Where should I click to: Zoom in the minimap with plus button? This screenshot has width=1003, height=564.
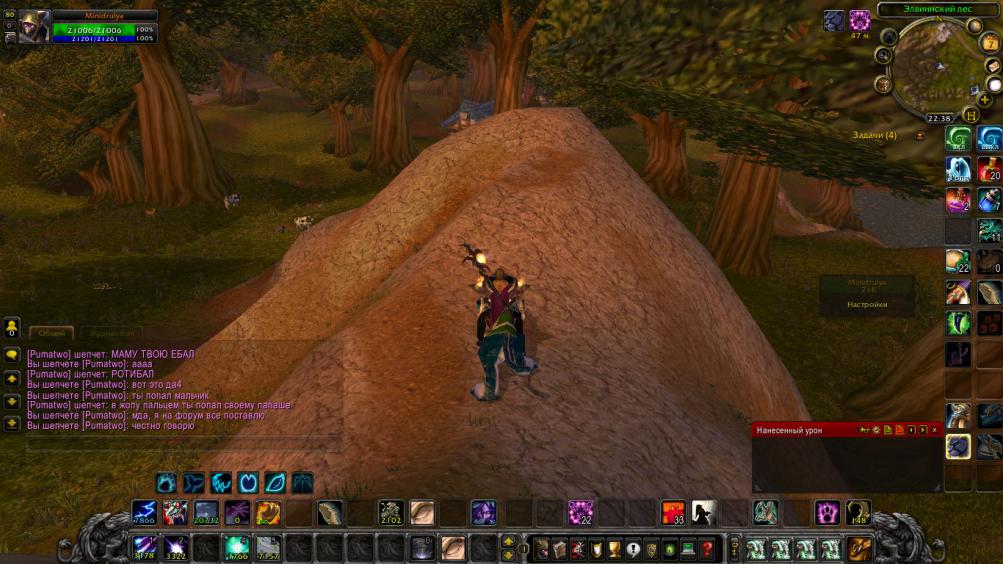coord(986,100)
